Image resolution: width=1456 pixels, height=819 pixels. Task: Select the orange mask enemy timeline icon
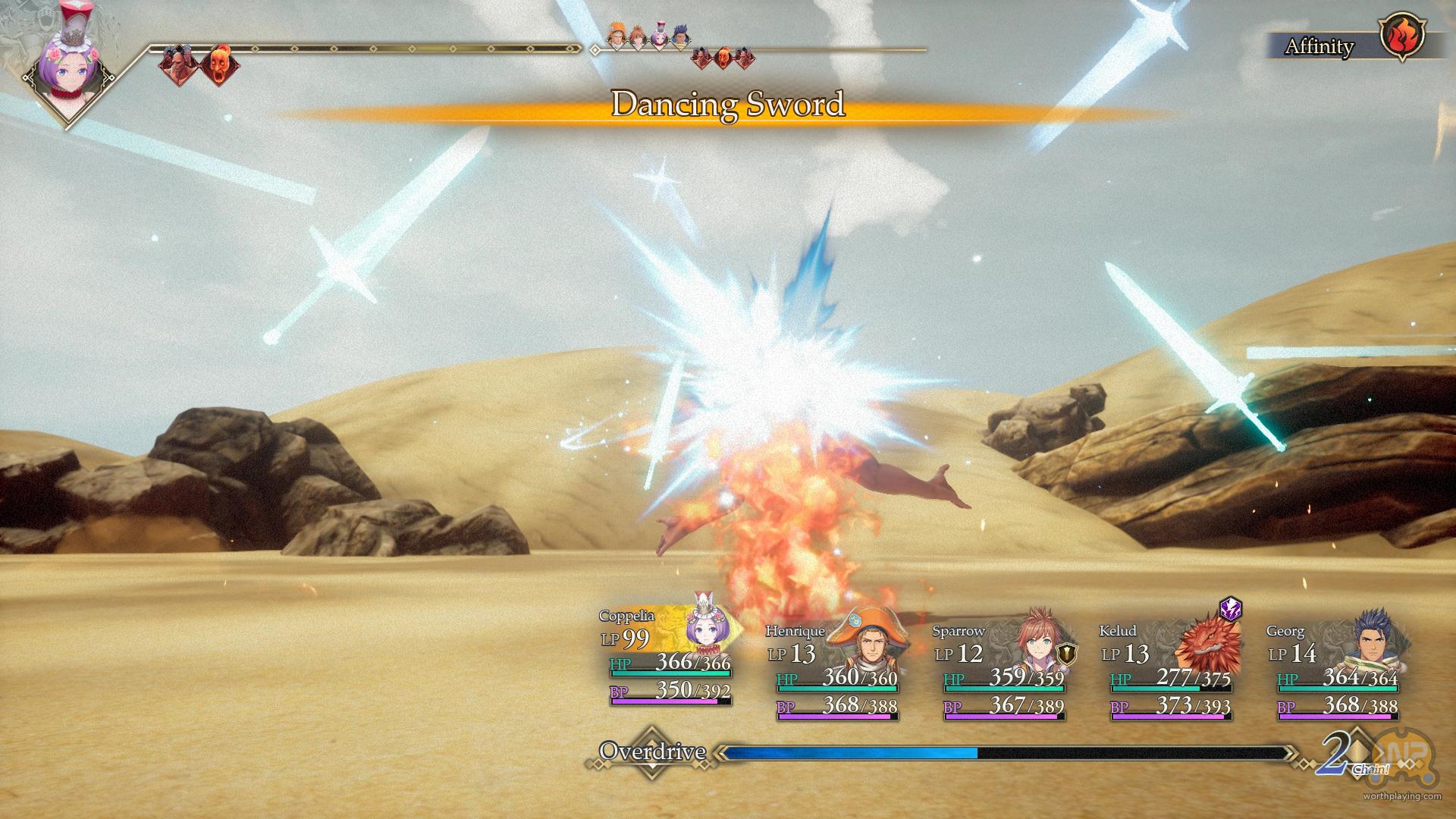[219, 63]
